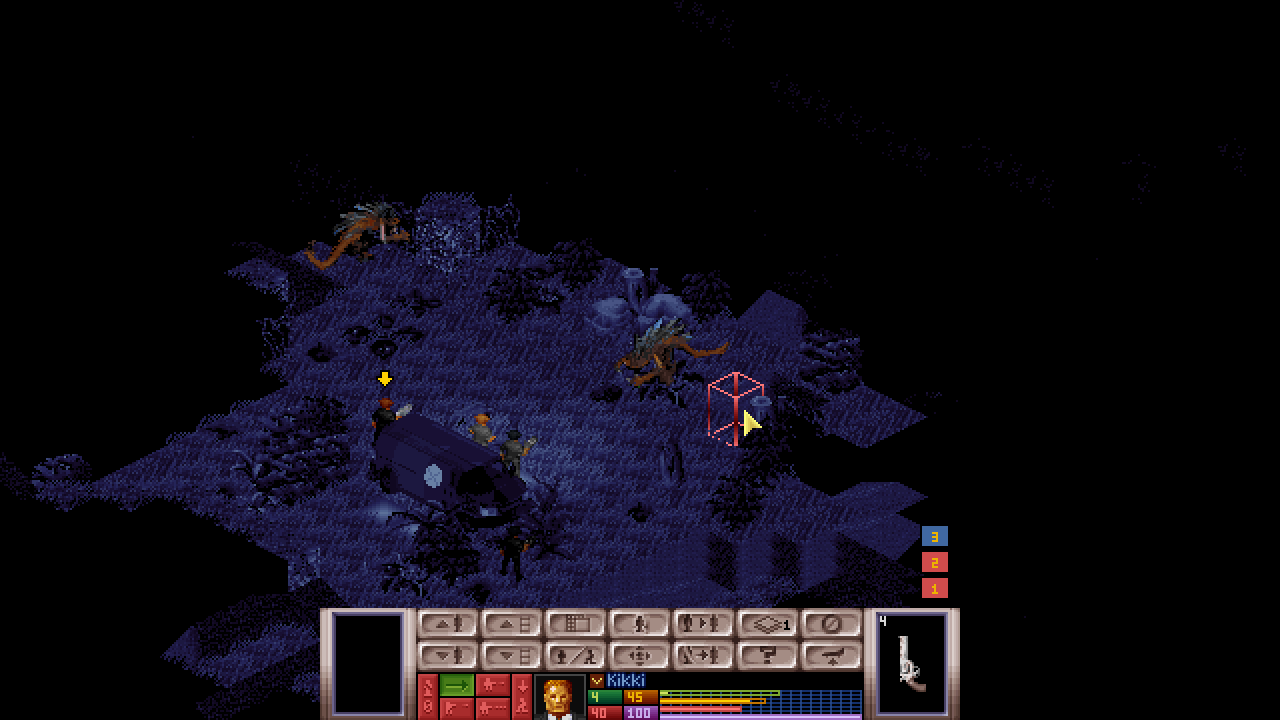Select the green arrow no-reserve button
1280x720 pixels.
(457, 685)
